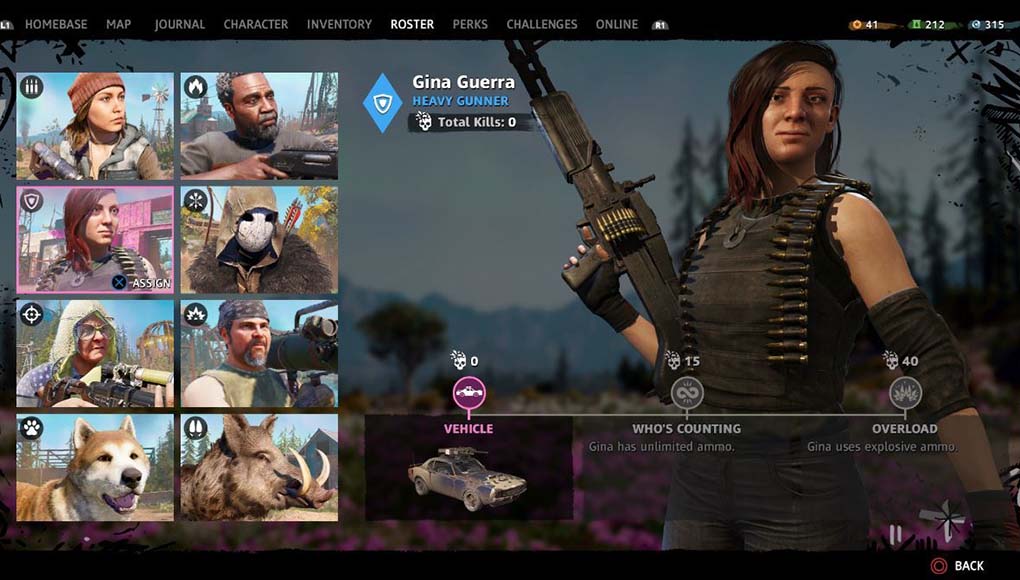Switch to the Inventory tab
Viewport: 1020px width, 580px height.
(x=339, y=24)
